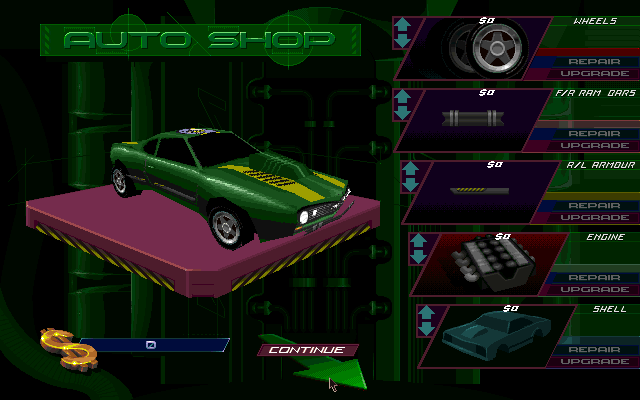Viewport: 640px width, 400px height.
Task: Upgrade the engine
Action: (x=594, y=290)
